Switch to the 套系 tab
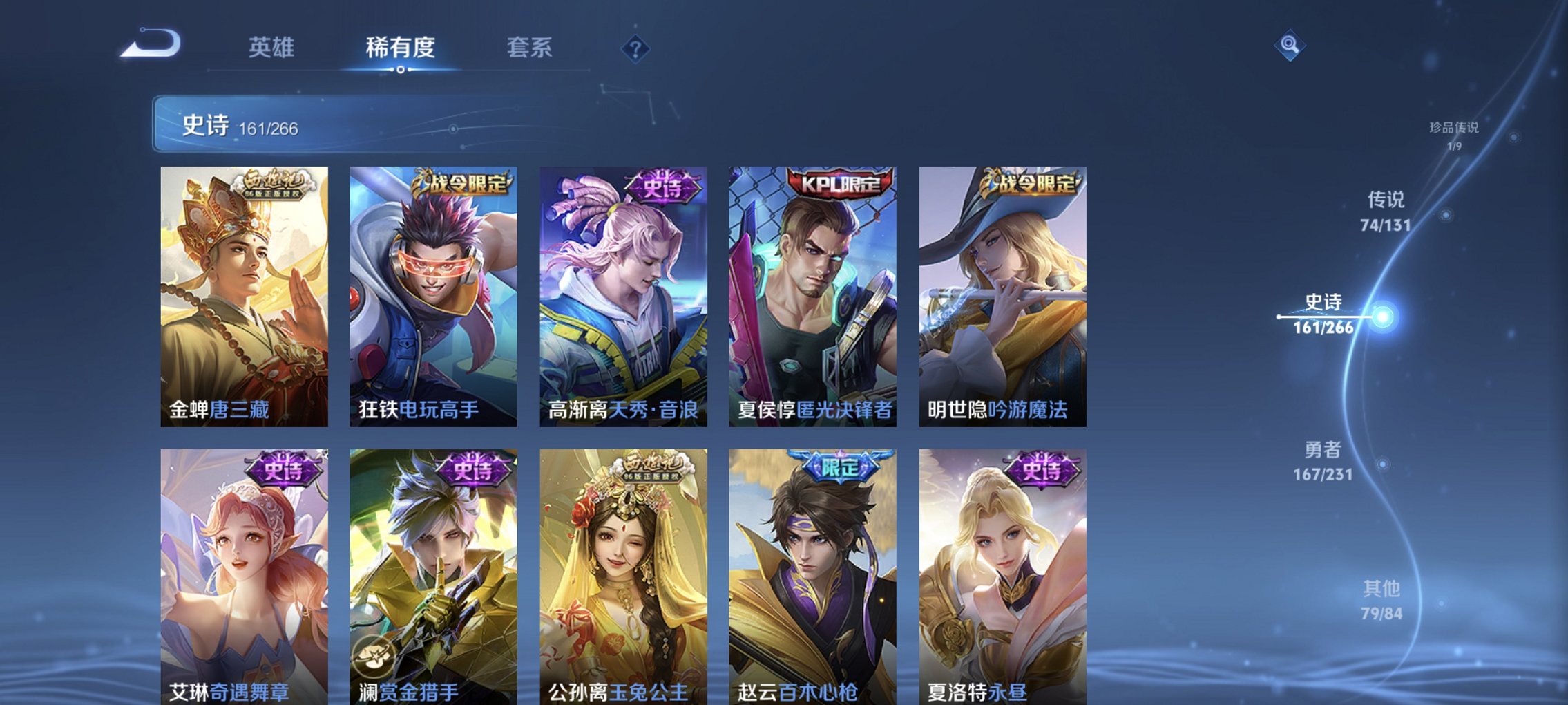1568x705 pixels. point(528,47)
